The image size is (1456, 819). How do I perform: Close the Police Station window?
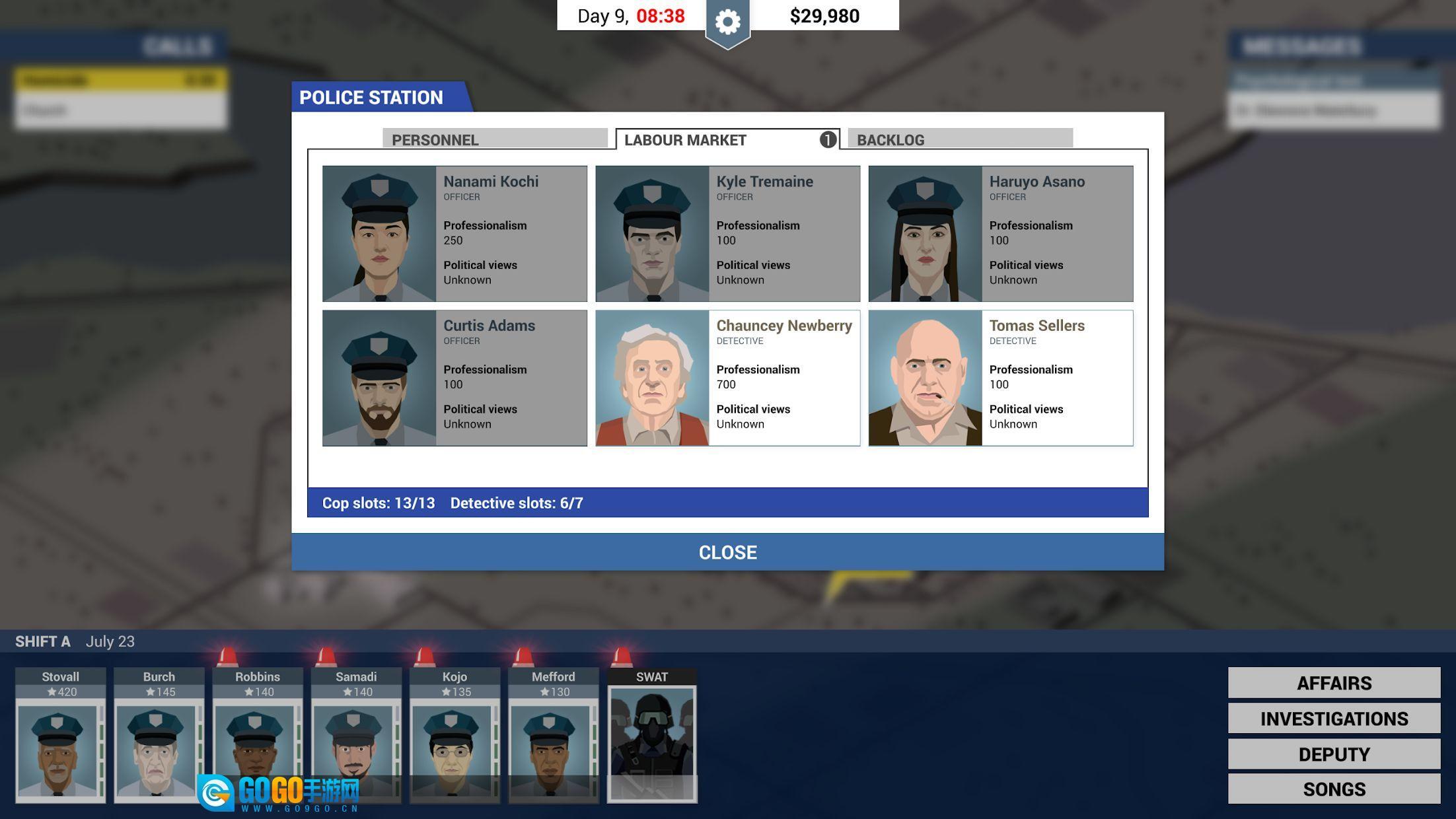coord(727,552)
